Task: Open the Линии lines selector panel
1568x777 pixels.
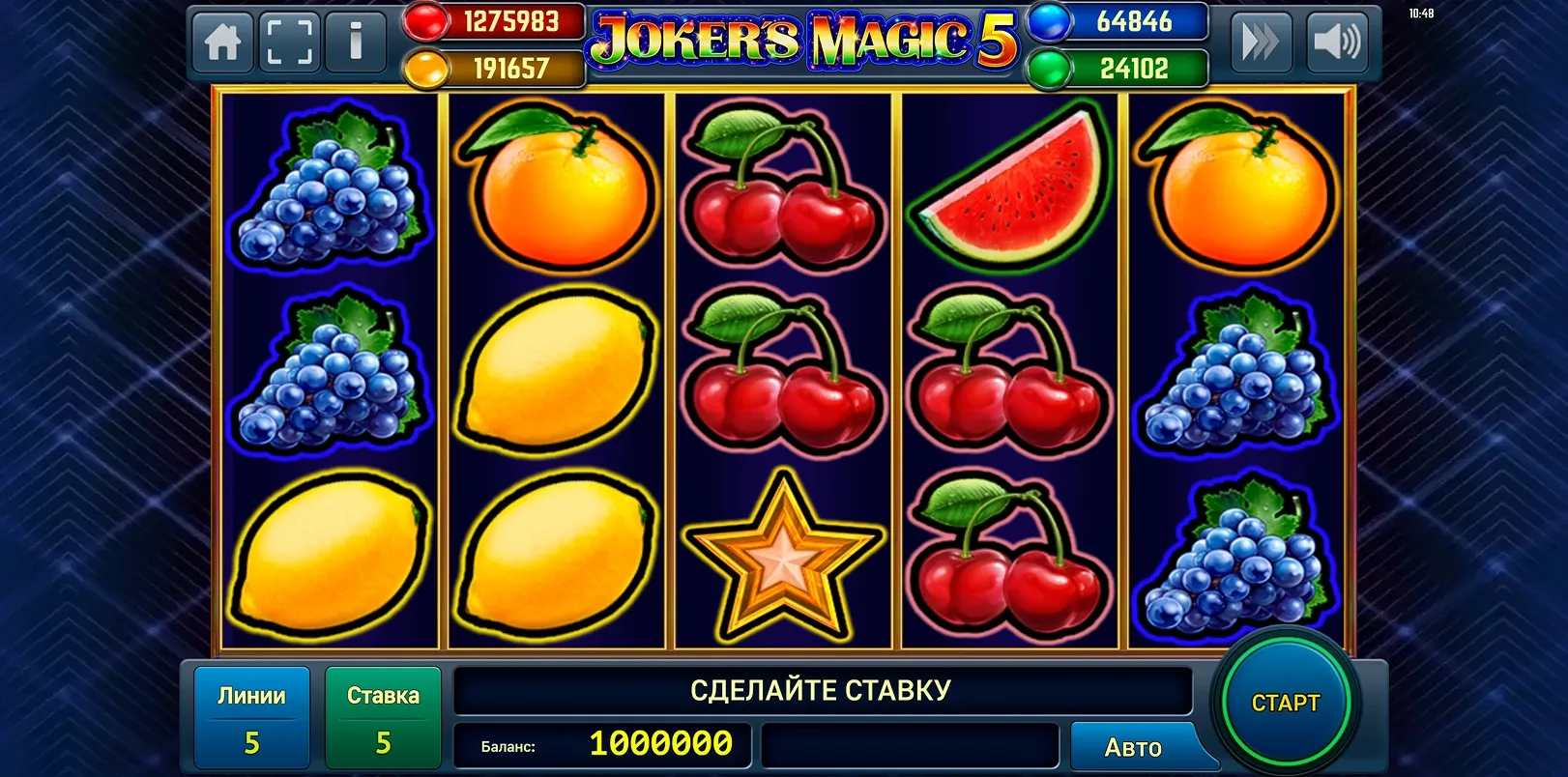Action: 251,718
